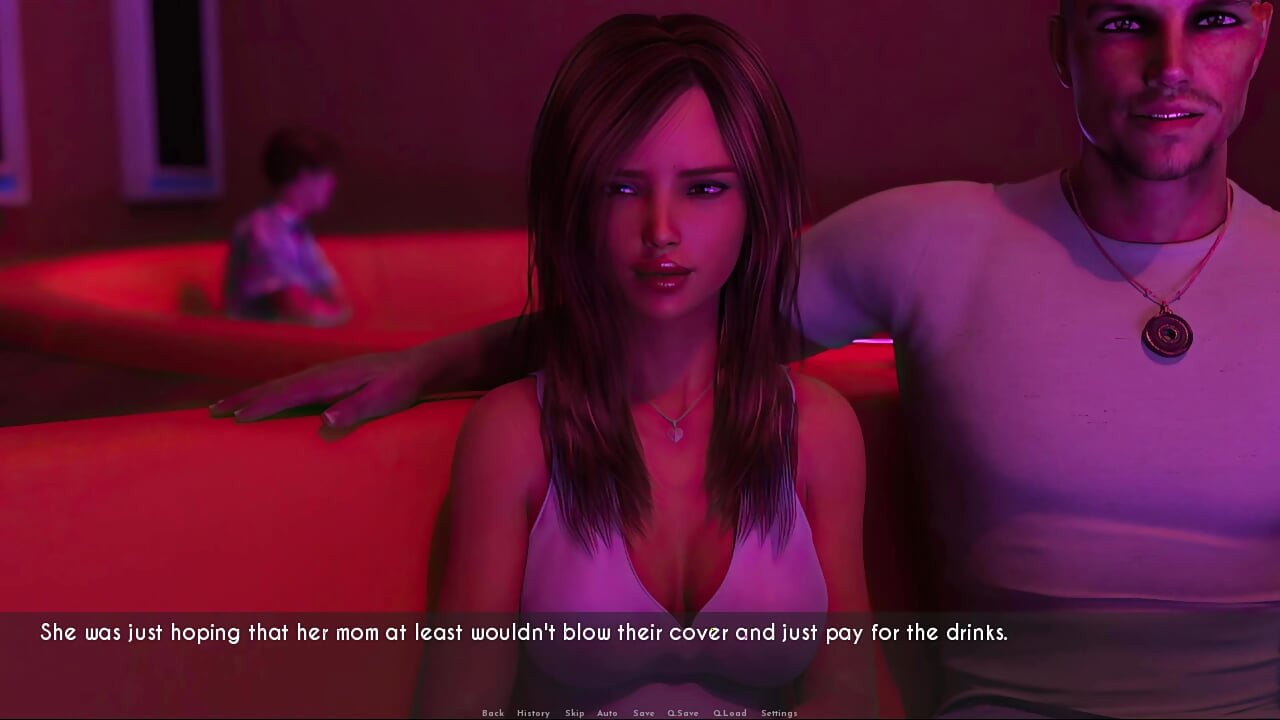Open History to review past dialogue
The image size is (1280, 720).
pos(534,713)
